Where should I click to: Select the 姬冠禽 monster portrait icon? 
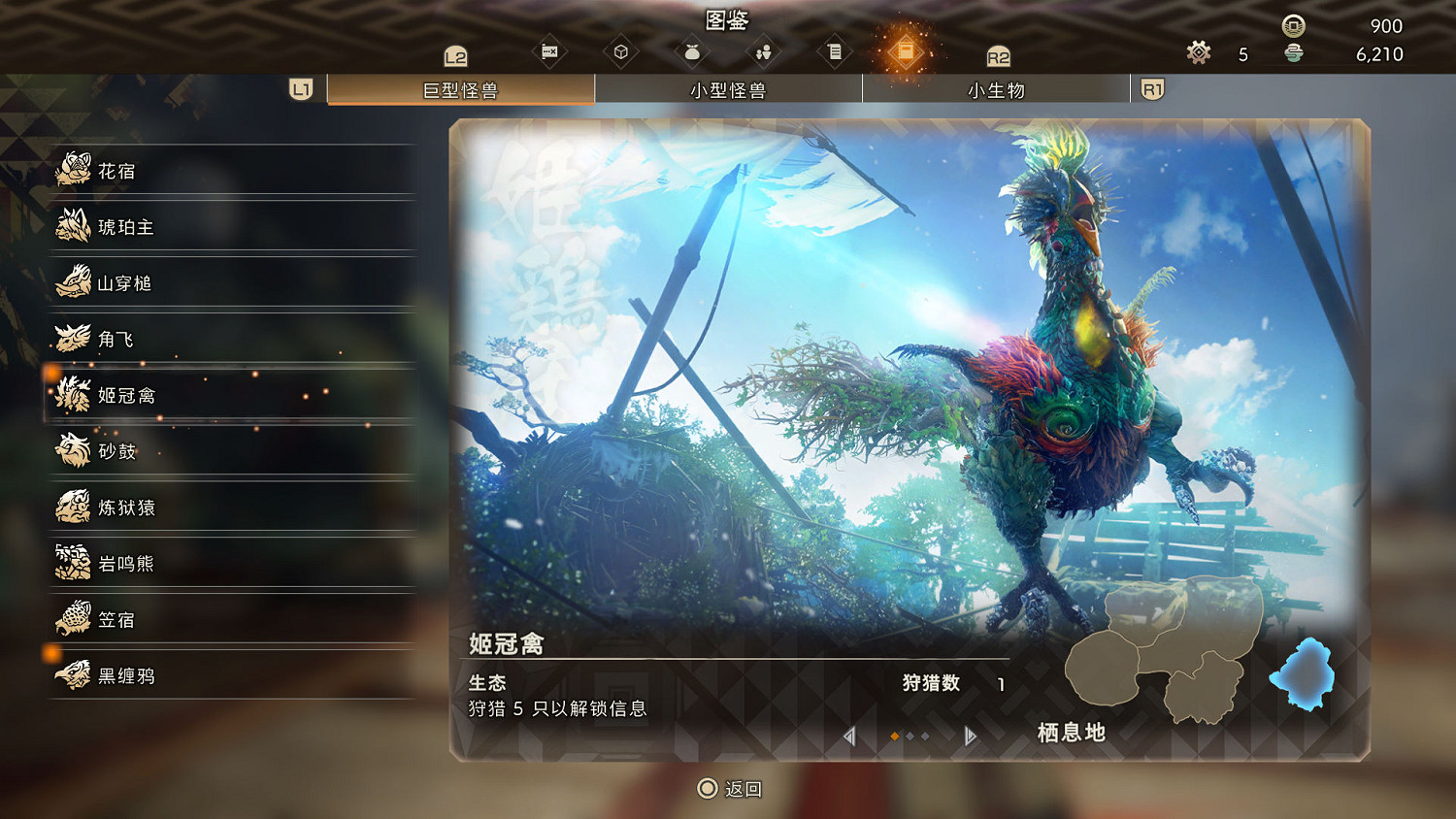pos(72,394)
